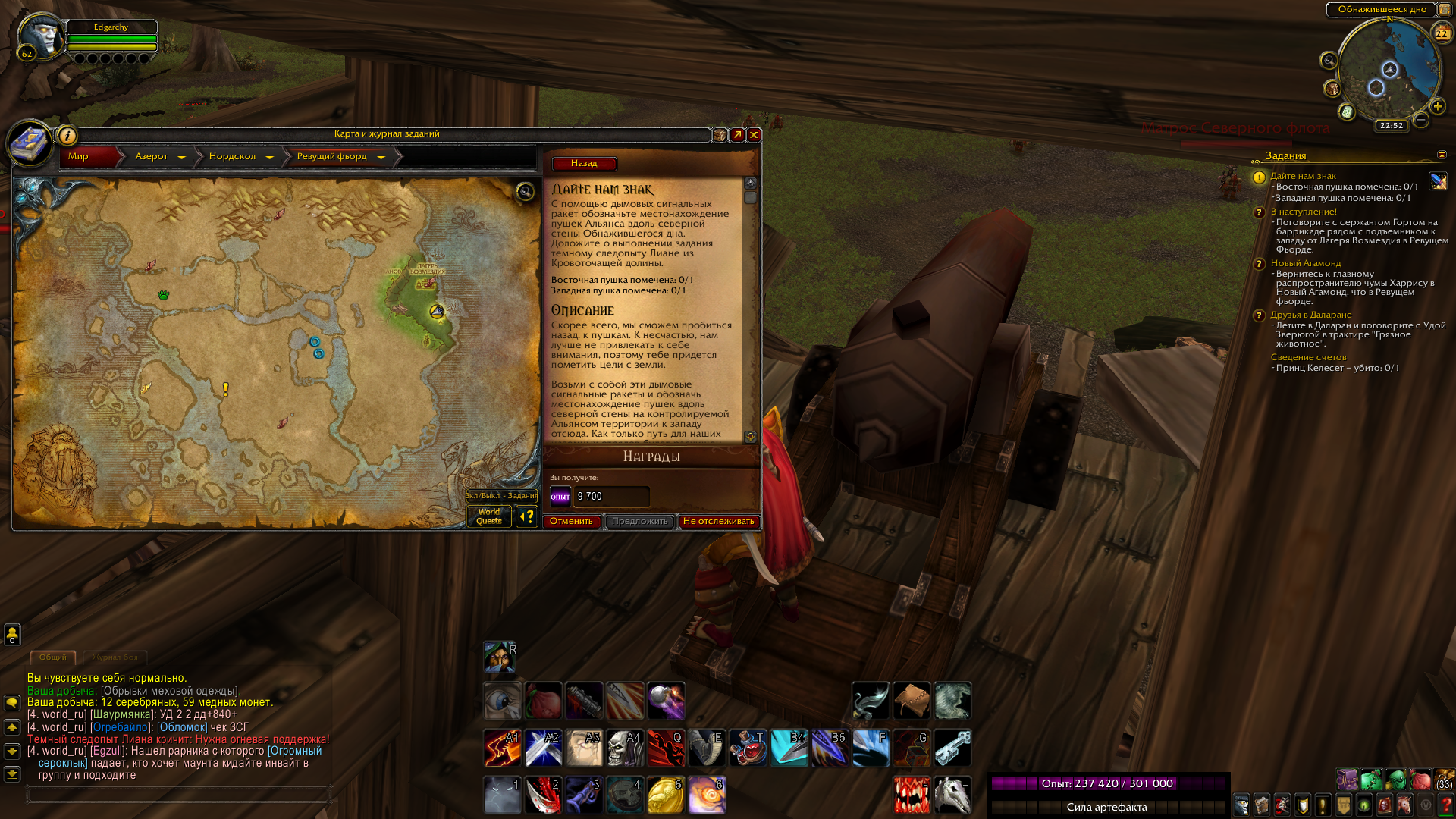
Task: Click the Назад back button
Action: 584,164
